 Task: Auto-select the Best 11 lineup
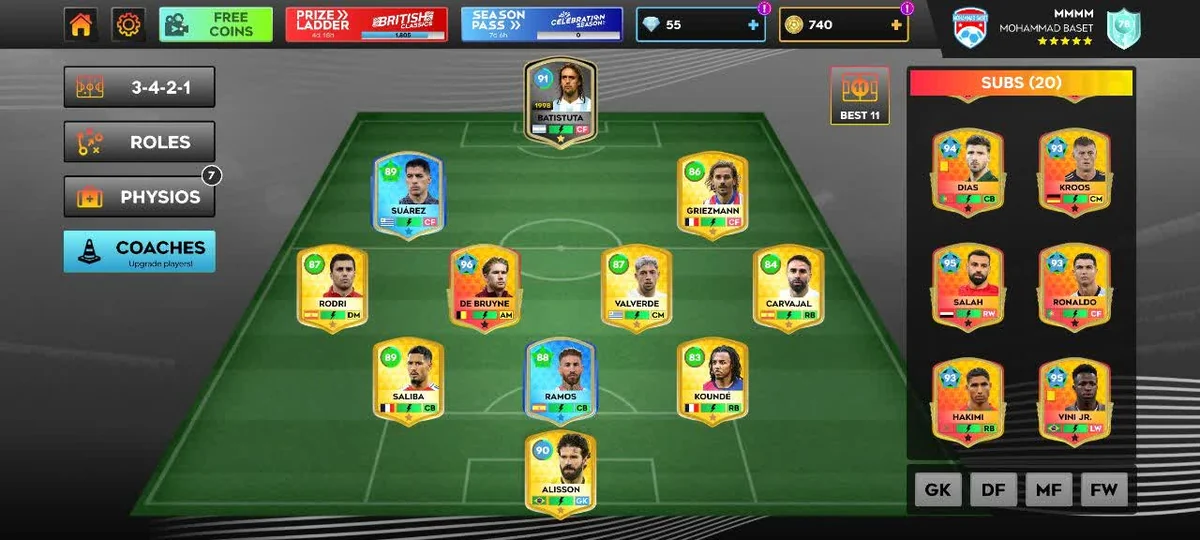[x=859, y=96]
